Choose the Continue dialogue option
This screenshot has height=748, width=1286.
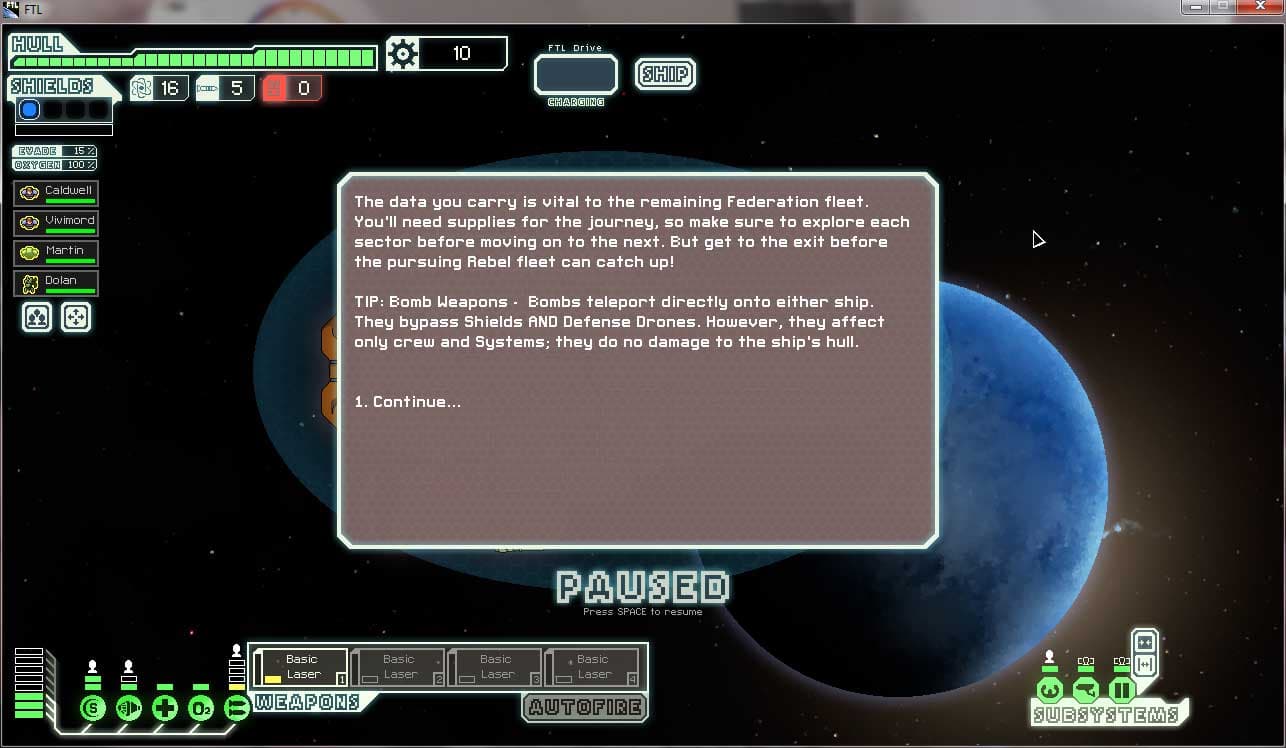coord(408,402)
